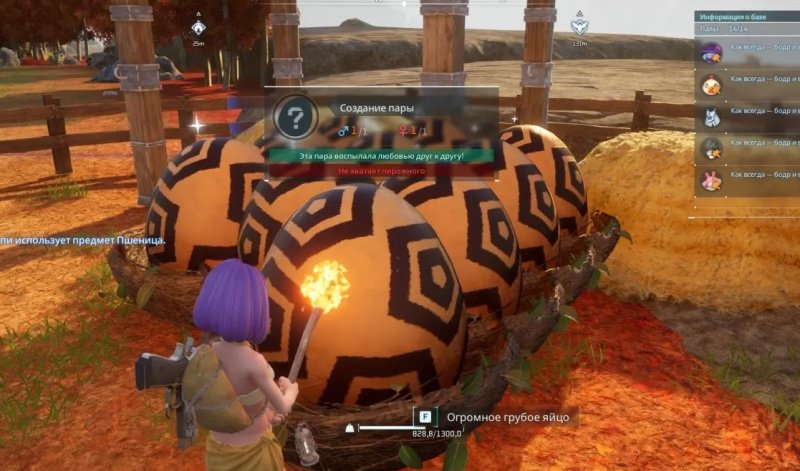Select the 131m base compass marker
The height and width of the screenshot is (471, 800).
pos(578,28)
